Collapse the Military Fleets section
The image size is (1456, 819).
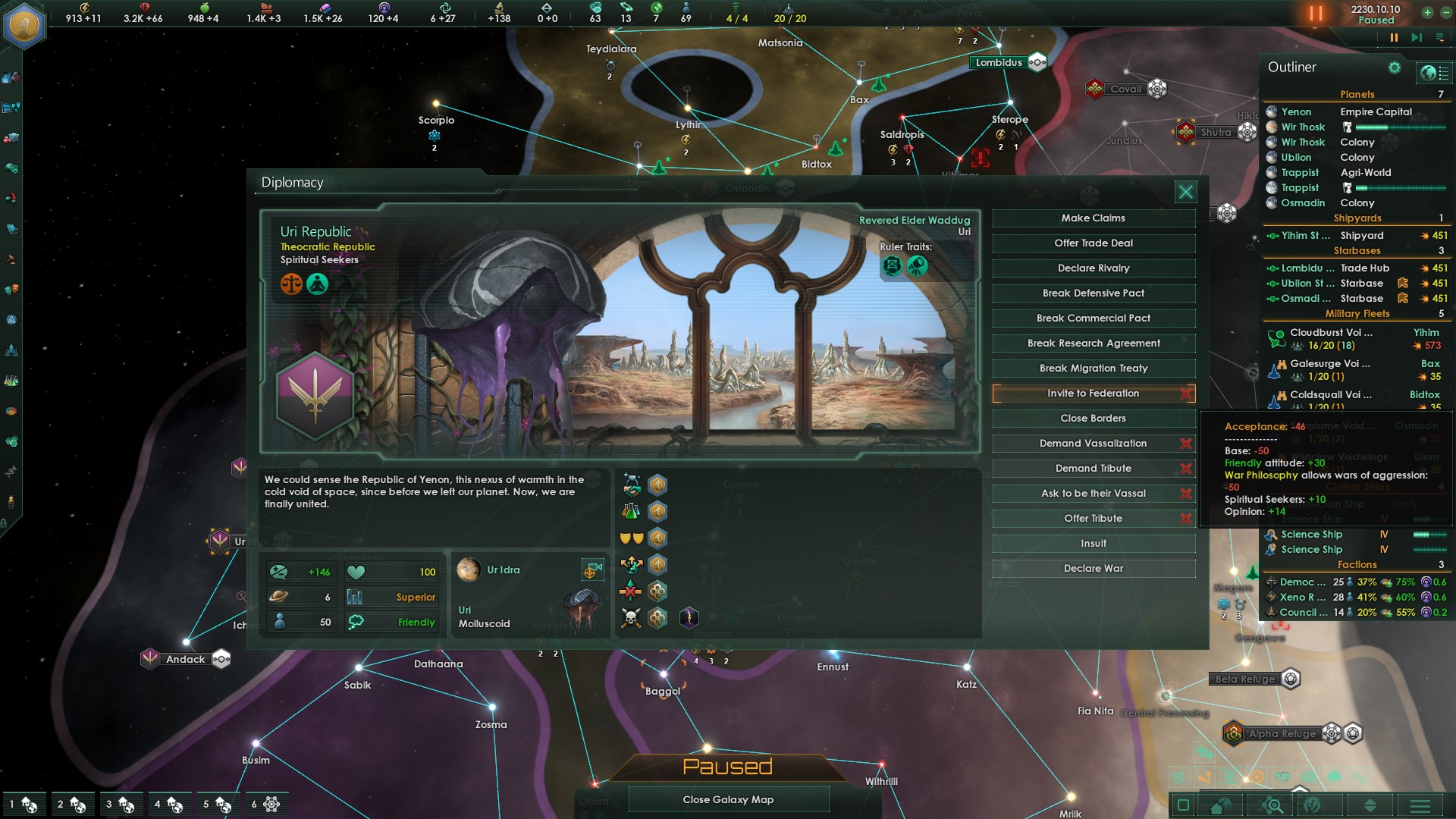1357,313
